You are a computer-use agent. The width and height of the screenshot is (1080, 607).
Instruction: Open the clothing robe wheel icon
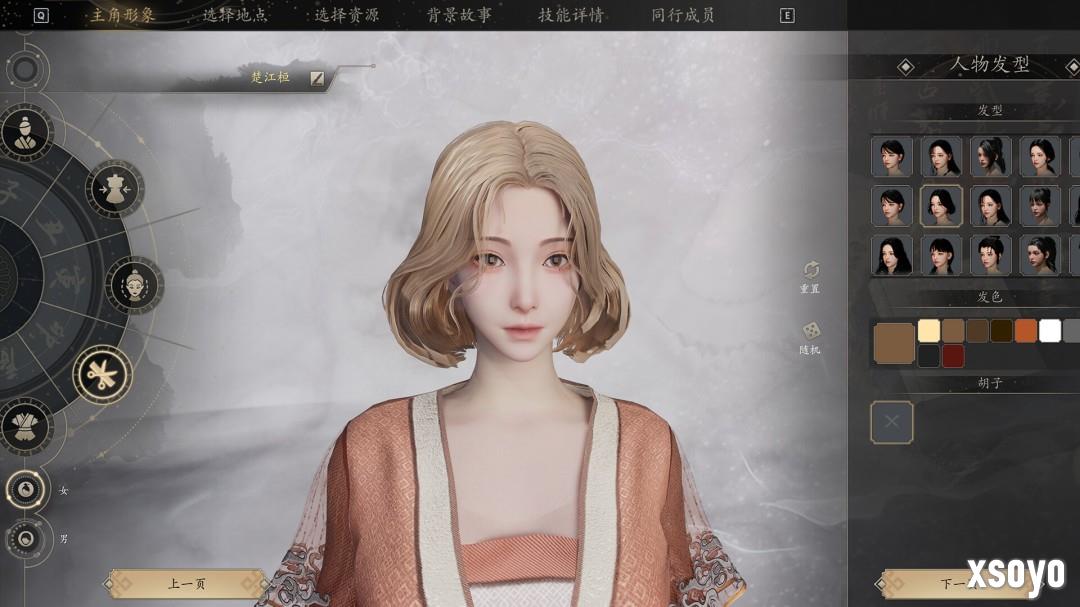(24, 425)
